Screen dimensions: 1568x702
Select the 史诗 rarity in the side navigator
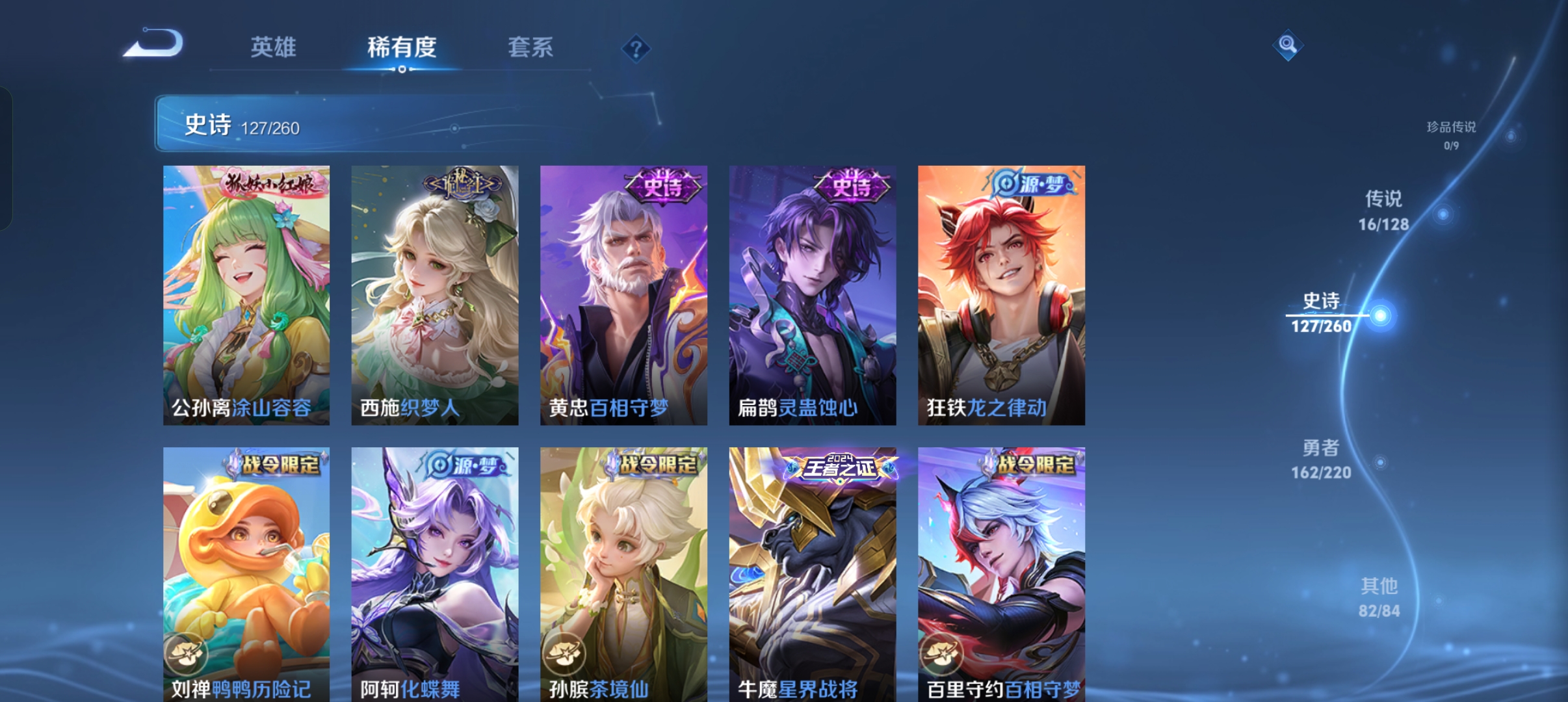[1321, 313]
